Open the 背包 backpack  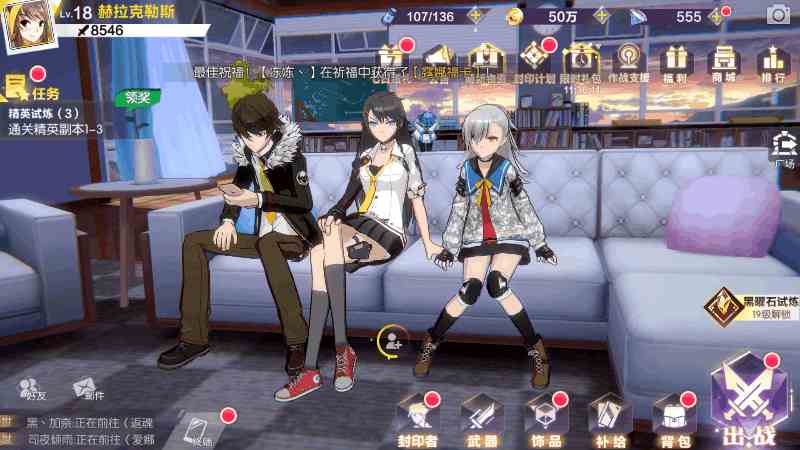tap(673, 419)
